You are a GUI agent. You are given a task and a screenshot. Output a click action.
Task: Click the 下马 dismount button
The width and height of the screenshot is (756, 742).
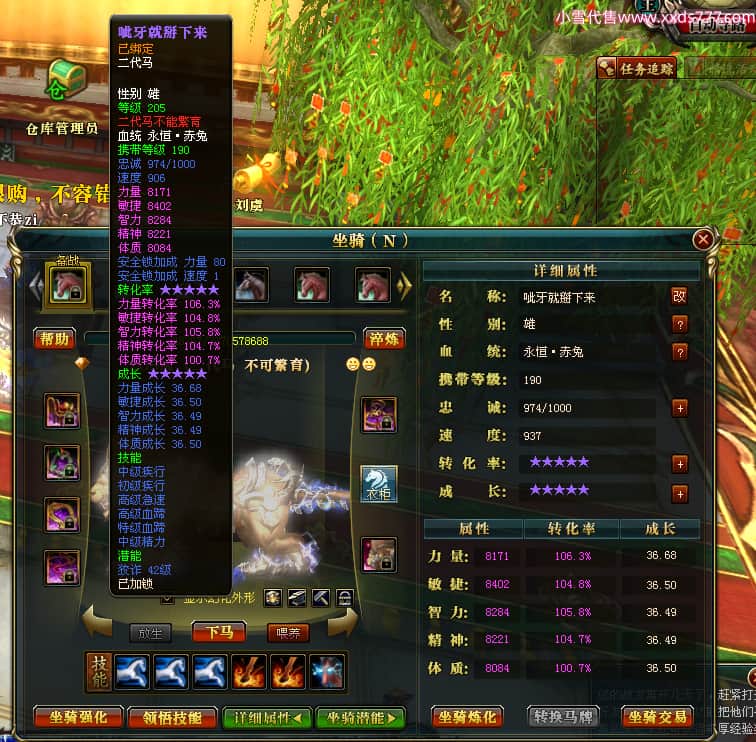[219, 632]
